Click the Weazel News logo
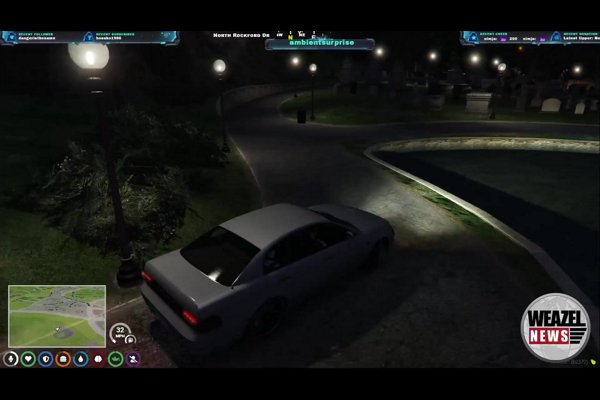Image resolution: width=600 pixels, height=400 pixels. coord(555,327)
